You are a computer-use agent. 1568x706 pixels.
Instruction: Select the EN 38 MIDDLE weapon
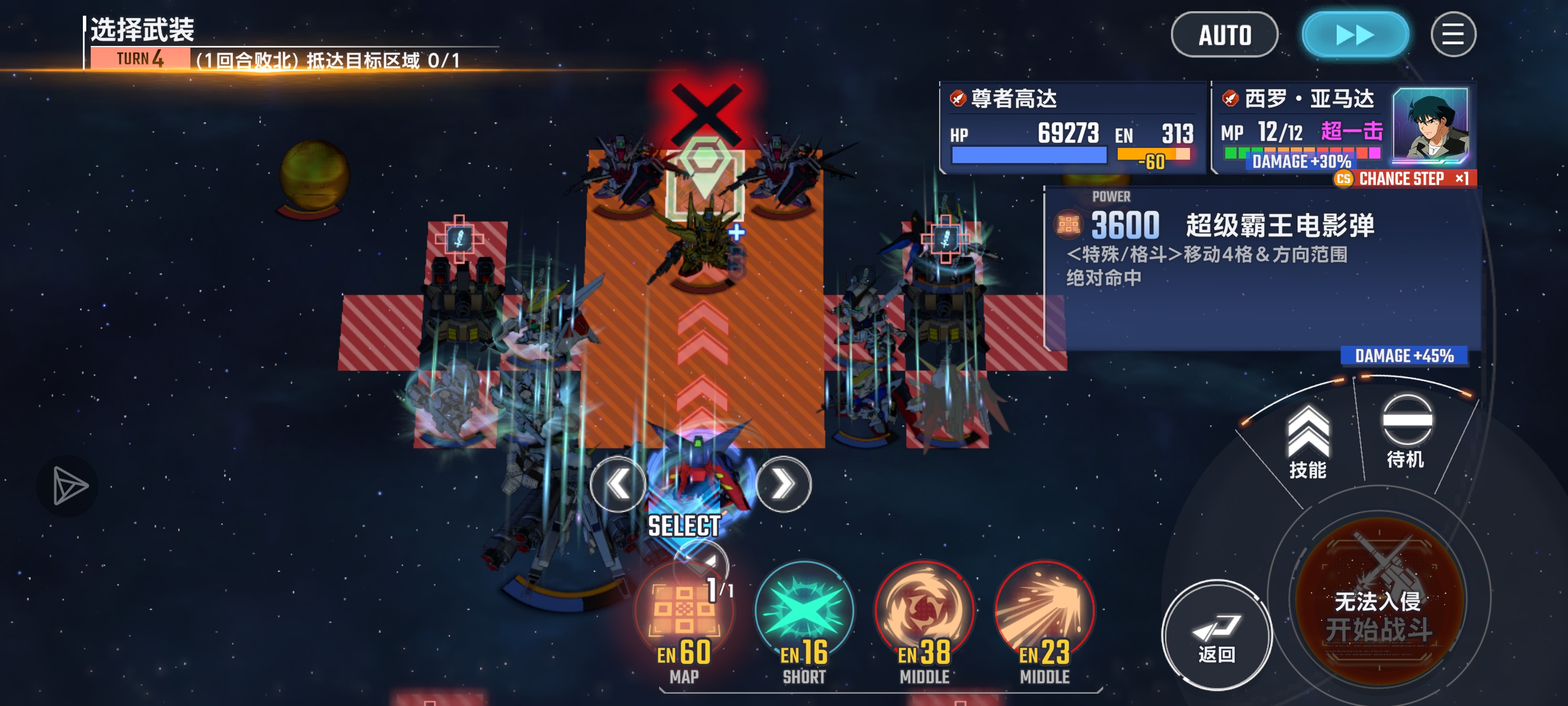[x=924, y=615]
